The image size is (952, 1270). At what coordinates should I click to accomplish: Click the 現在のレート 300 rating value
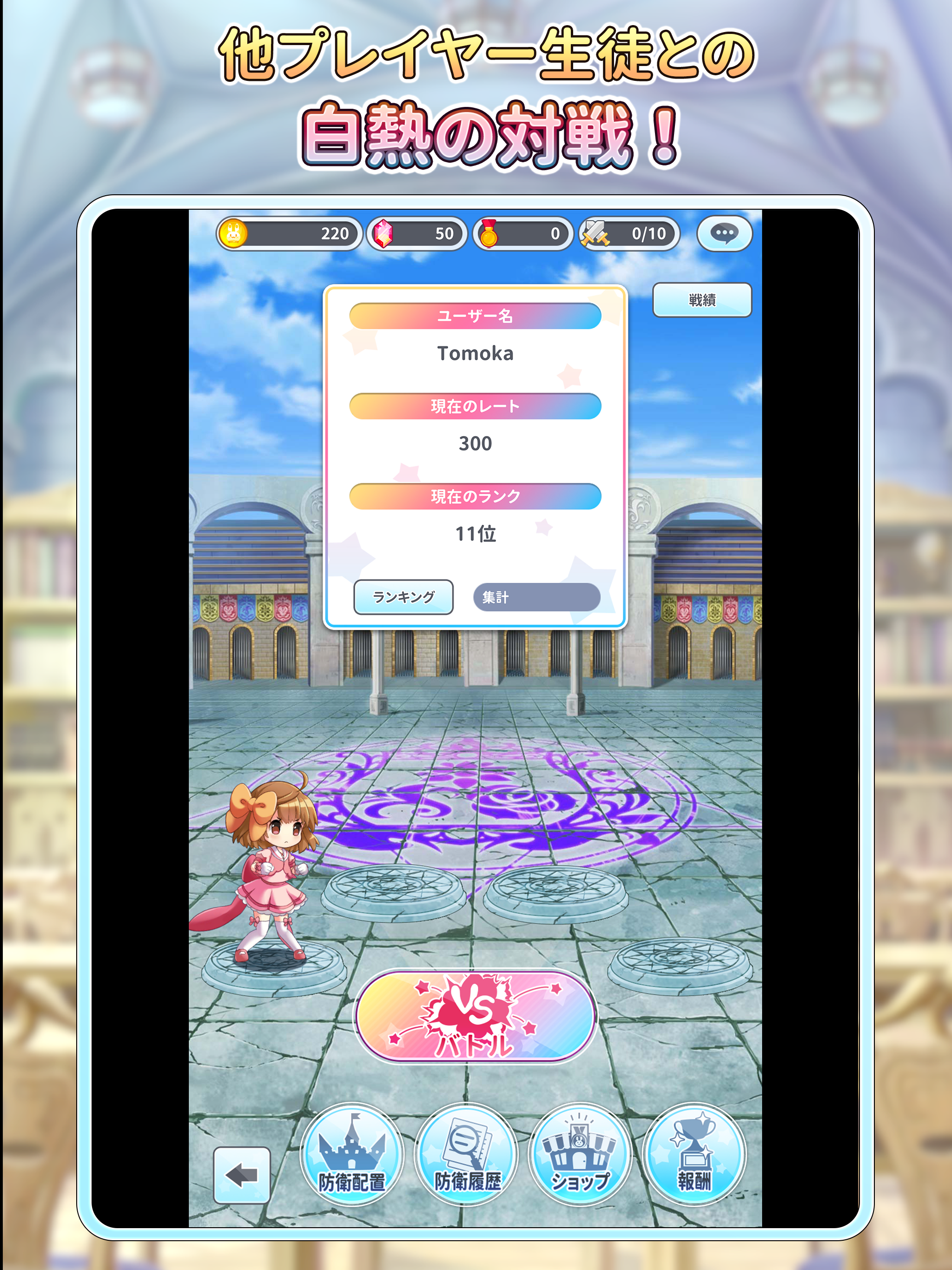click(x=476, y=443)
